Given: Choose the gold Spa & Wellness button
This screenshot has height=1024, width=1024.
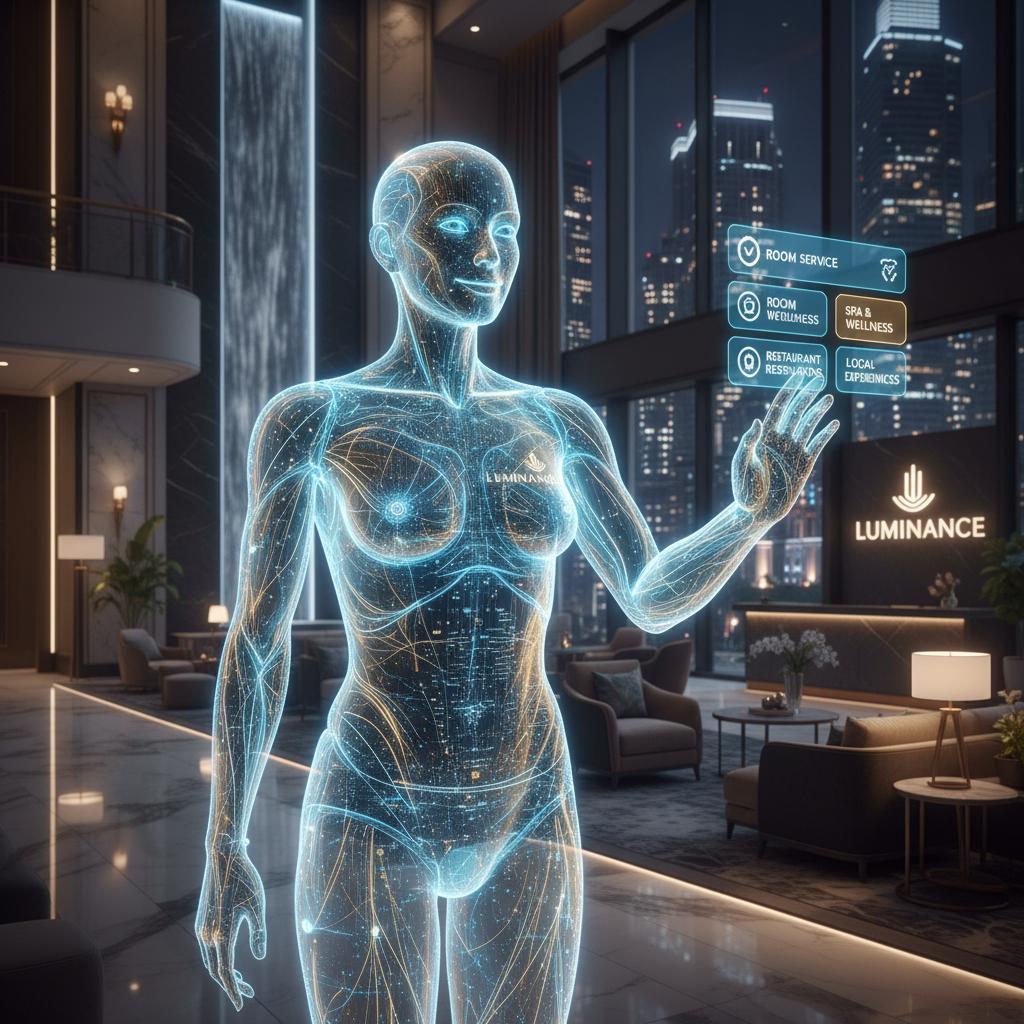Looking at the screenshot, I should tap(869, 319).
